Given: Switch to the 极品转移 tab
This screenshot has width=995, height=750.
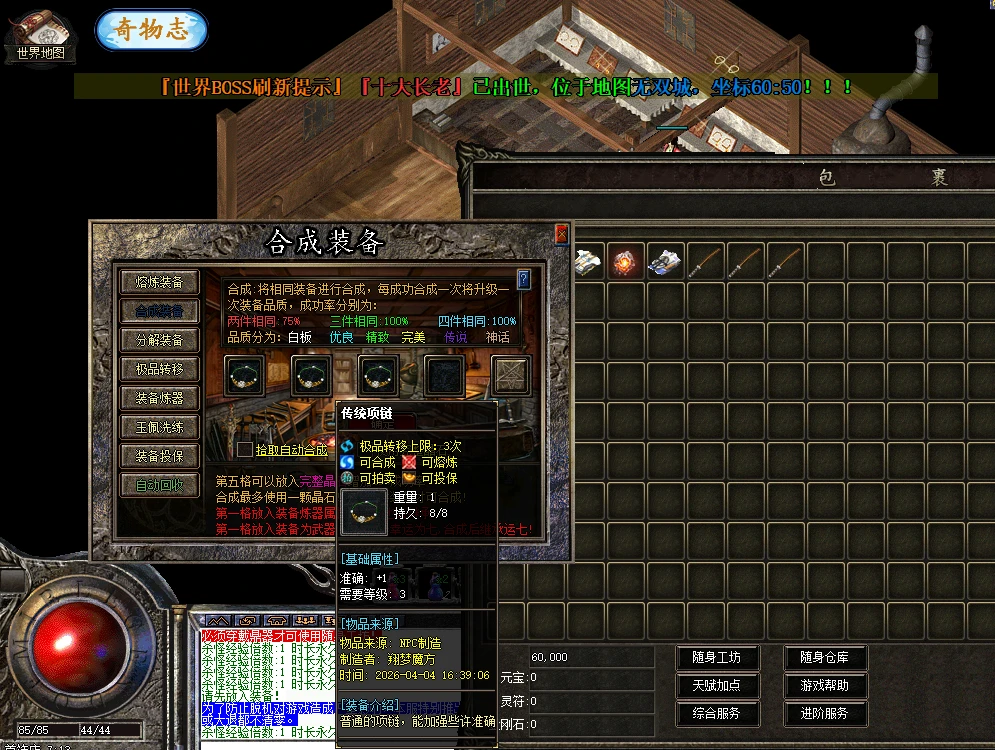Looking at the screenshot, I should (159, 369).
